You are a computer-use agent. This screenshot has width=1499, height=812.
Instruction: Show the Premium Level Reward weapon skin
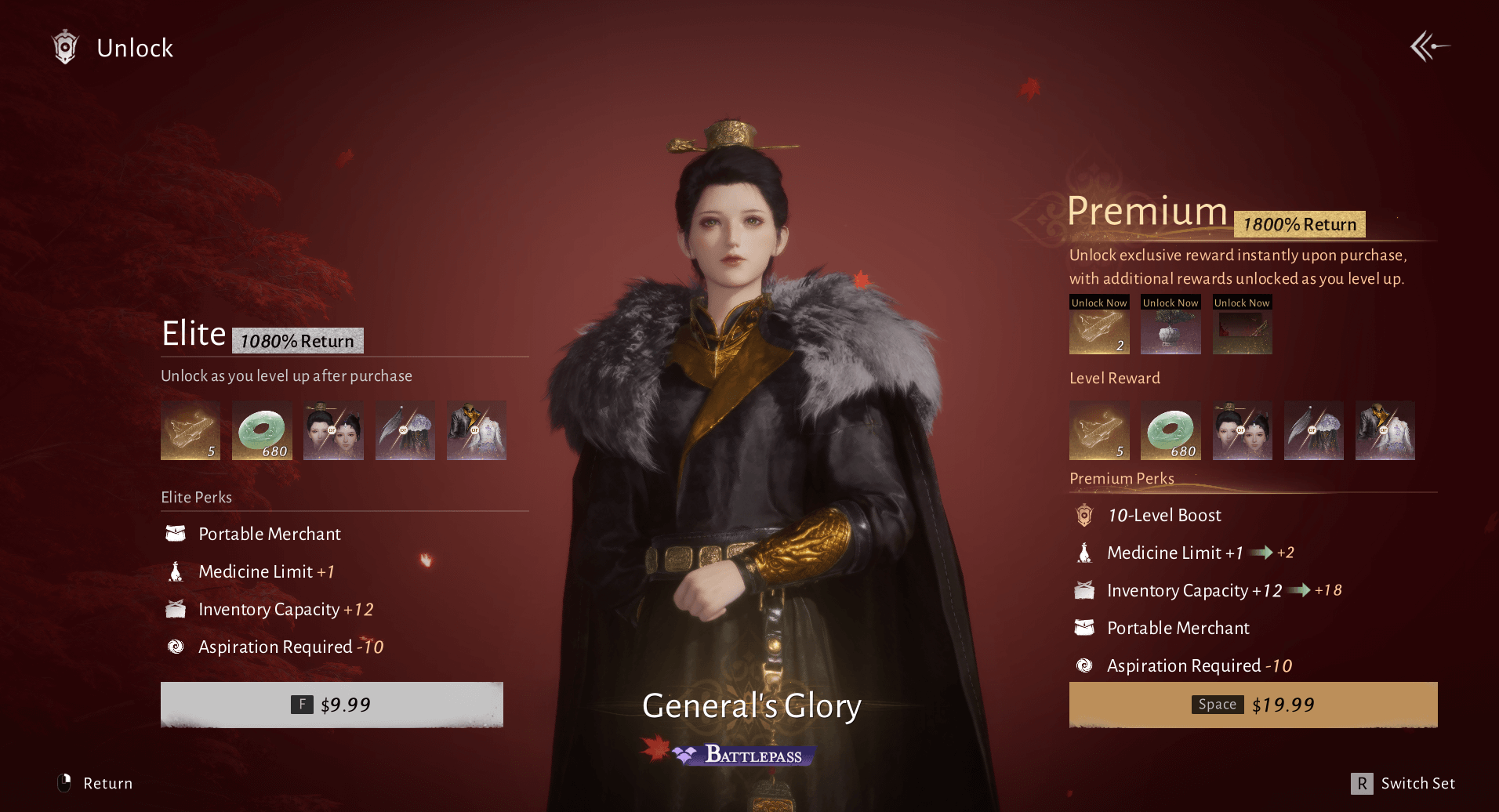[1313, 430]
